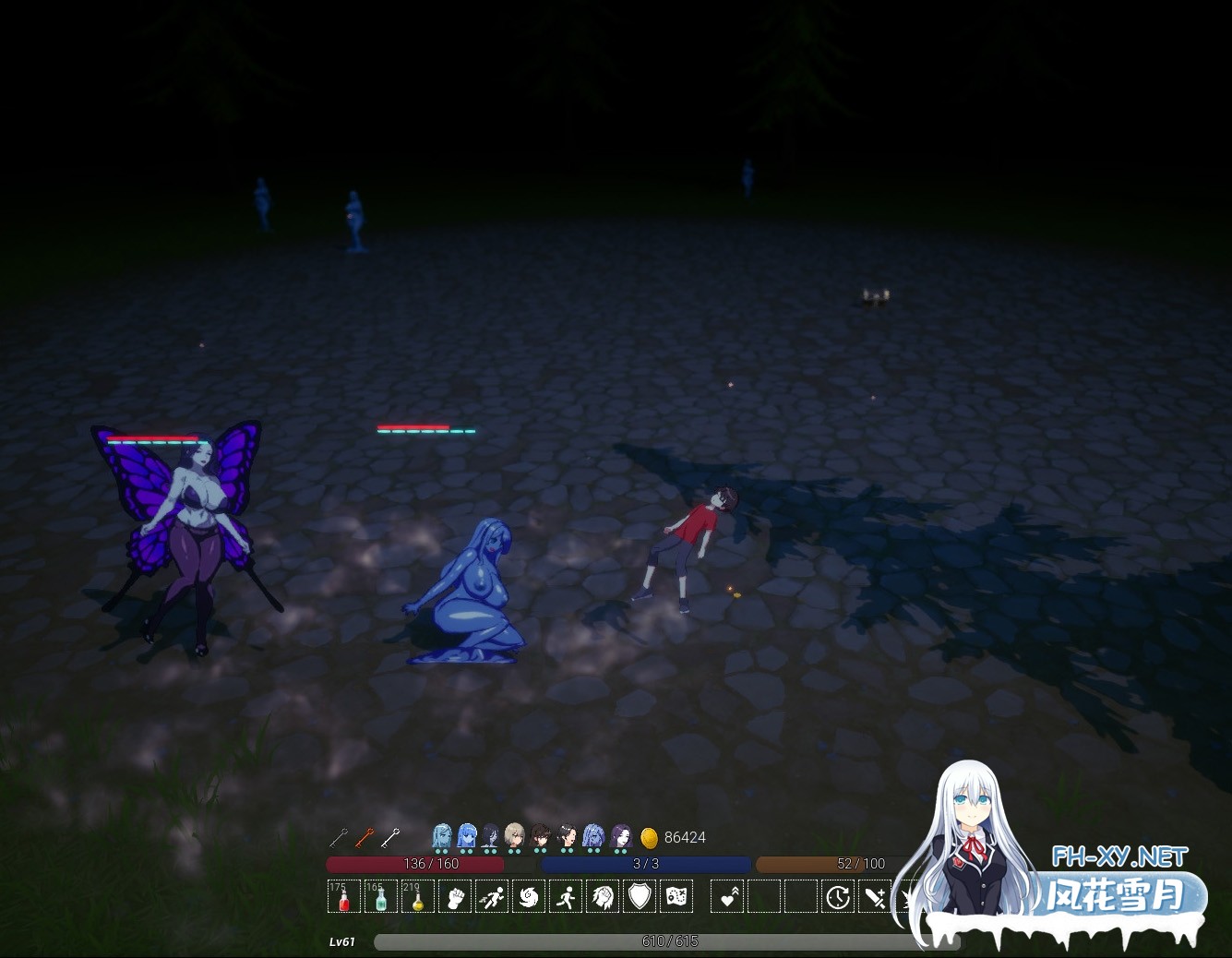Activate the fist punch skill
Image resolution: width=1232 pixels, height=958 pixels.
pyautogui.click(x=454, y=896)
